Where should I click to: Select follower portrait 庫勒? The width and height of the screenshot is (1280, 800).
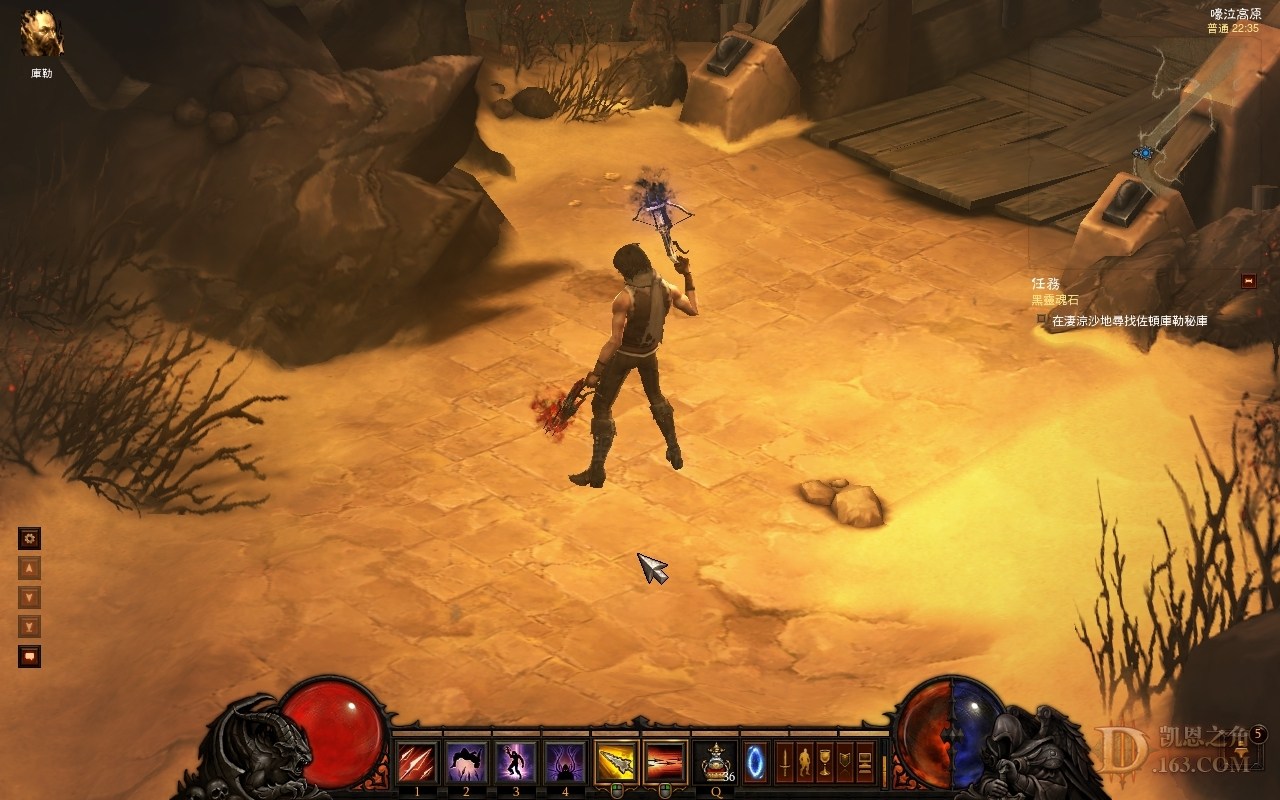point(42,35)
